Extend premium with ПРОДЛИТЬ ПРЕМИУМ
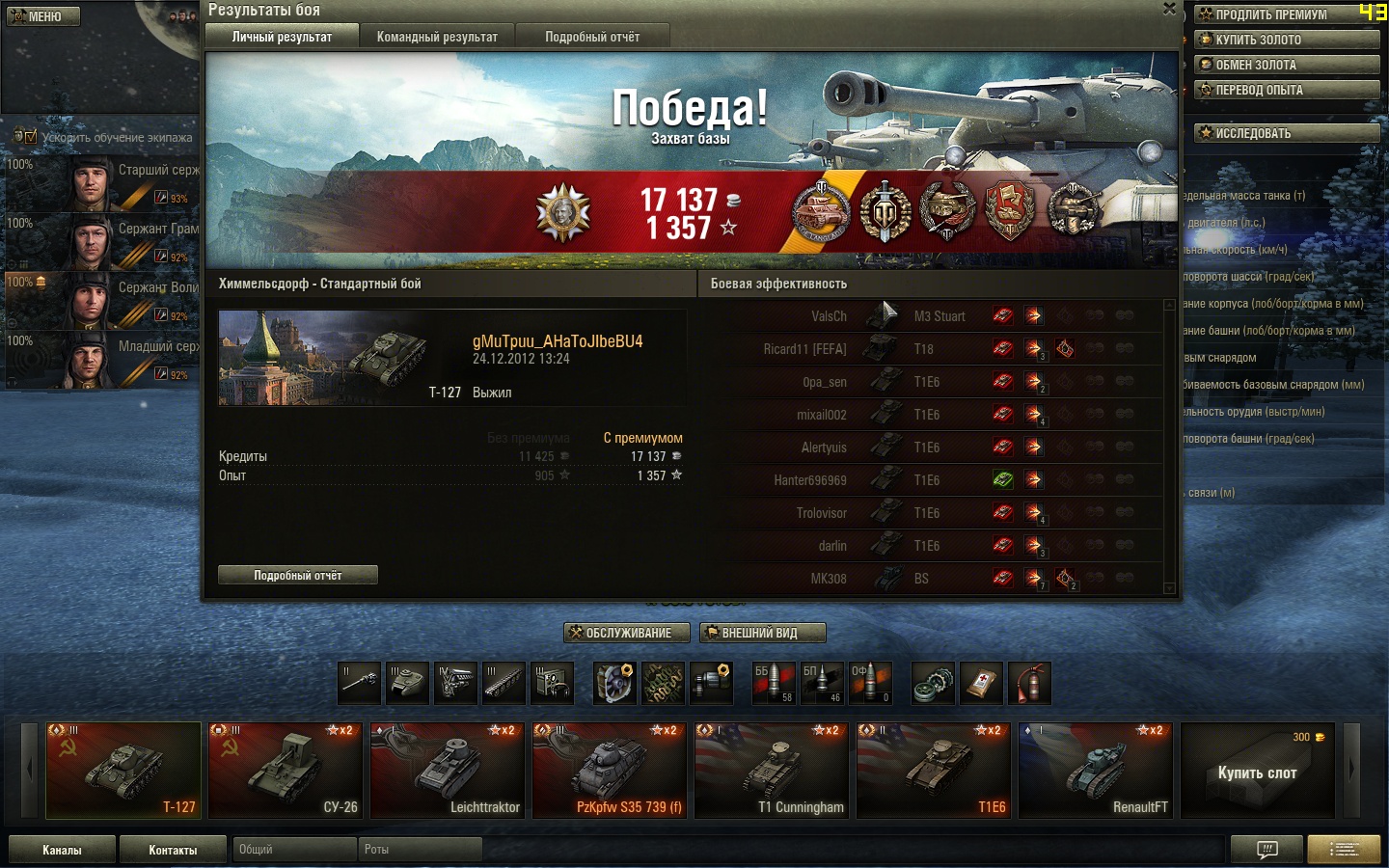The image size is (1389, 868). click(1287, 14)
